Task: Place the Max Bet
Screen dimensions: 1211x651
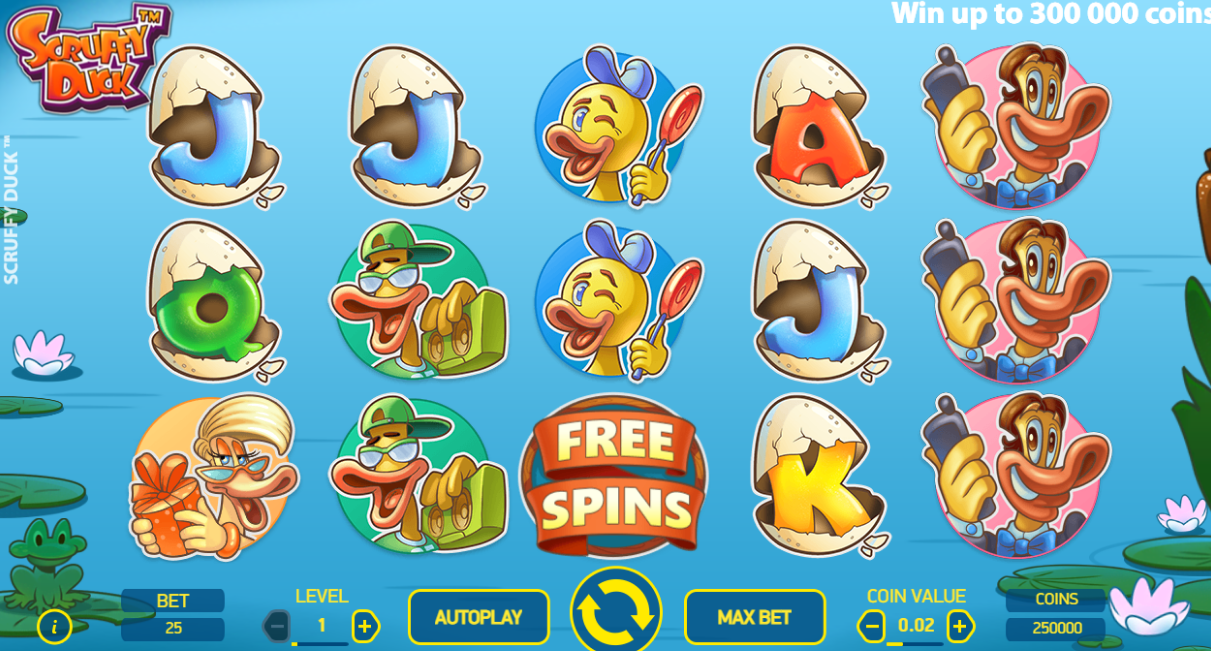Action: 754,617
